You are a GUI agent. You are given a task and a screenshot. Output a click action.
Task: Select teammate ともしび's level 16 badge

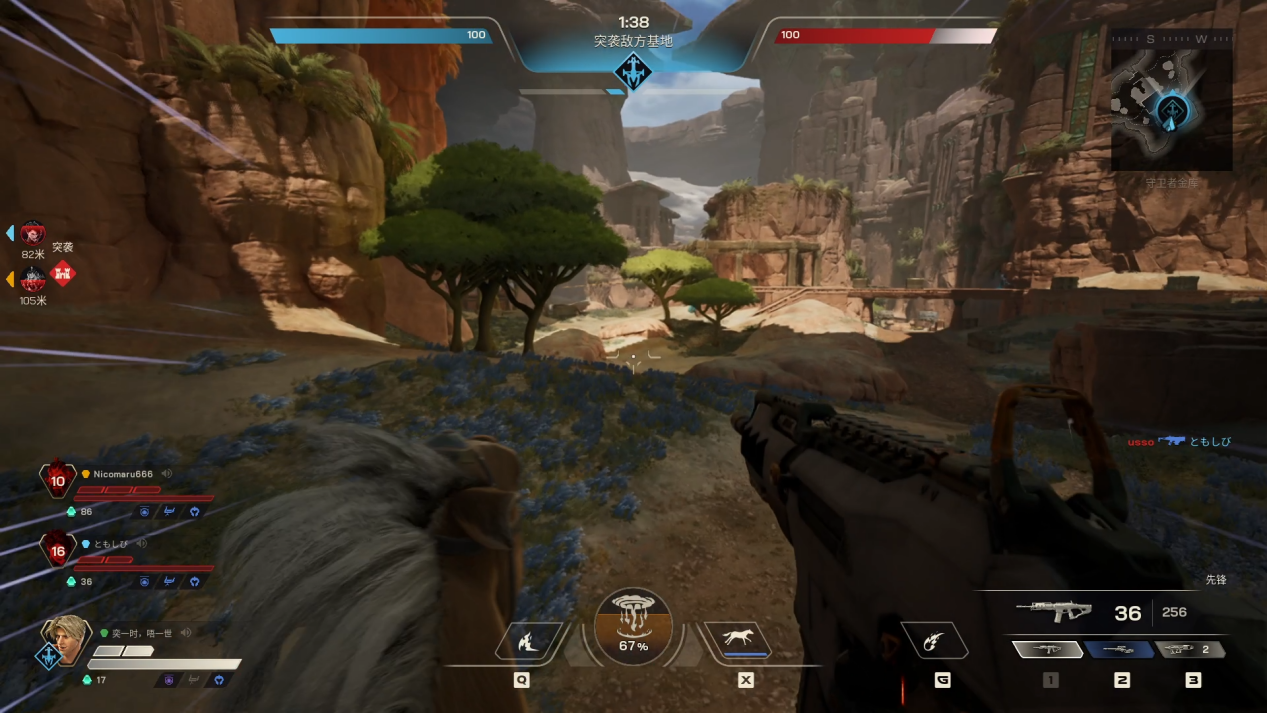point(57,550)
